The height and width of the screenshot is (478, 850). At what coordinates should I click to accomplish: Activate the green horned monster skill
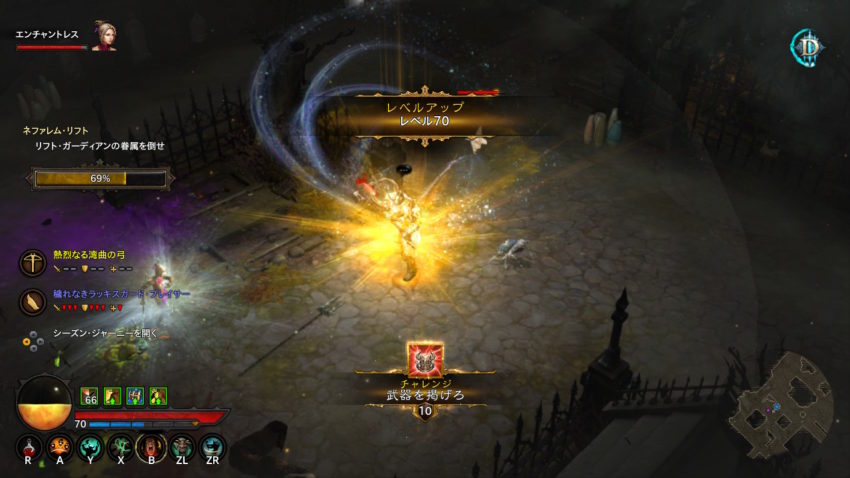pyautogui.click(x=182, y=447)
